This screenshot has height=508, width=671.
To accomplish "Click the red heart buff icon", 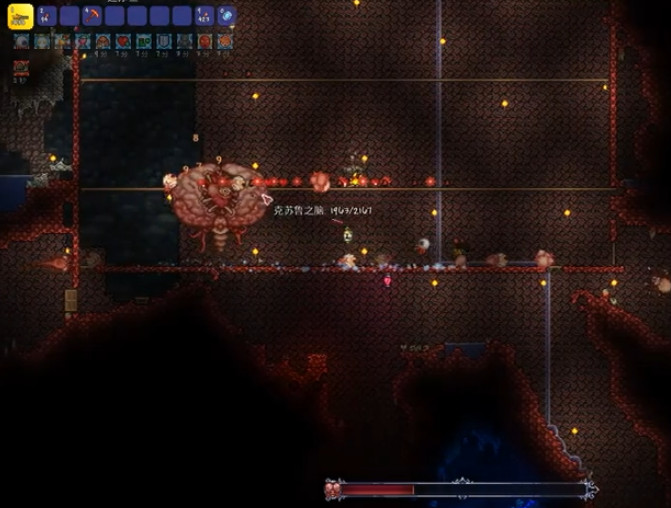I will (x=123, y=41).
